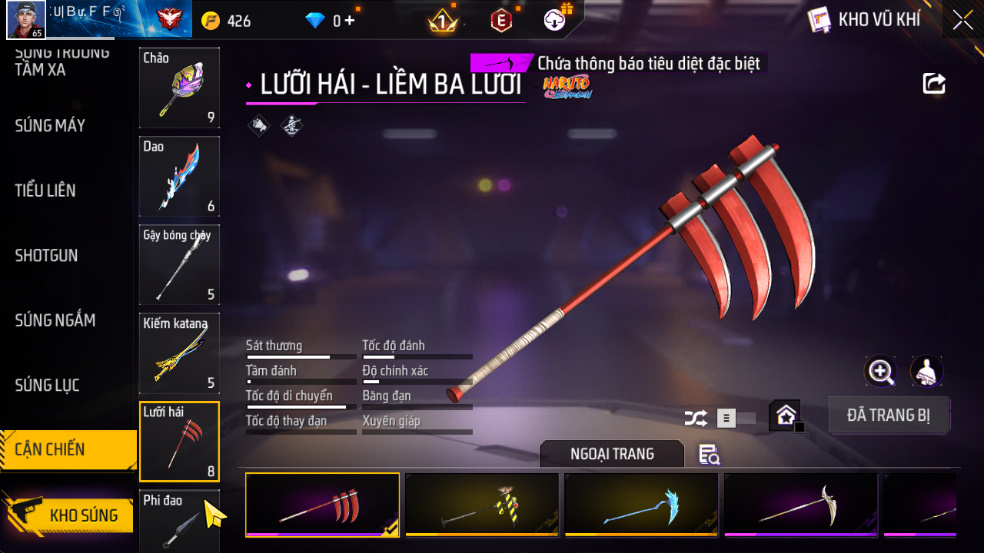Choose the blue glowing scythe skin
984x553 pixels.
click(641, 506)
